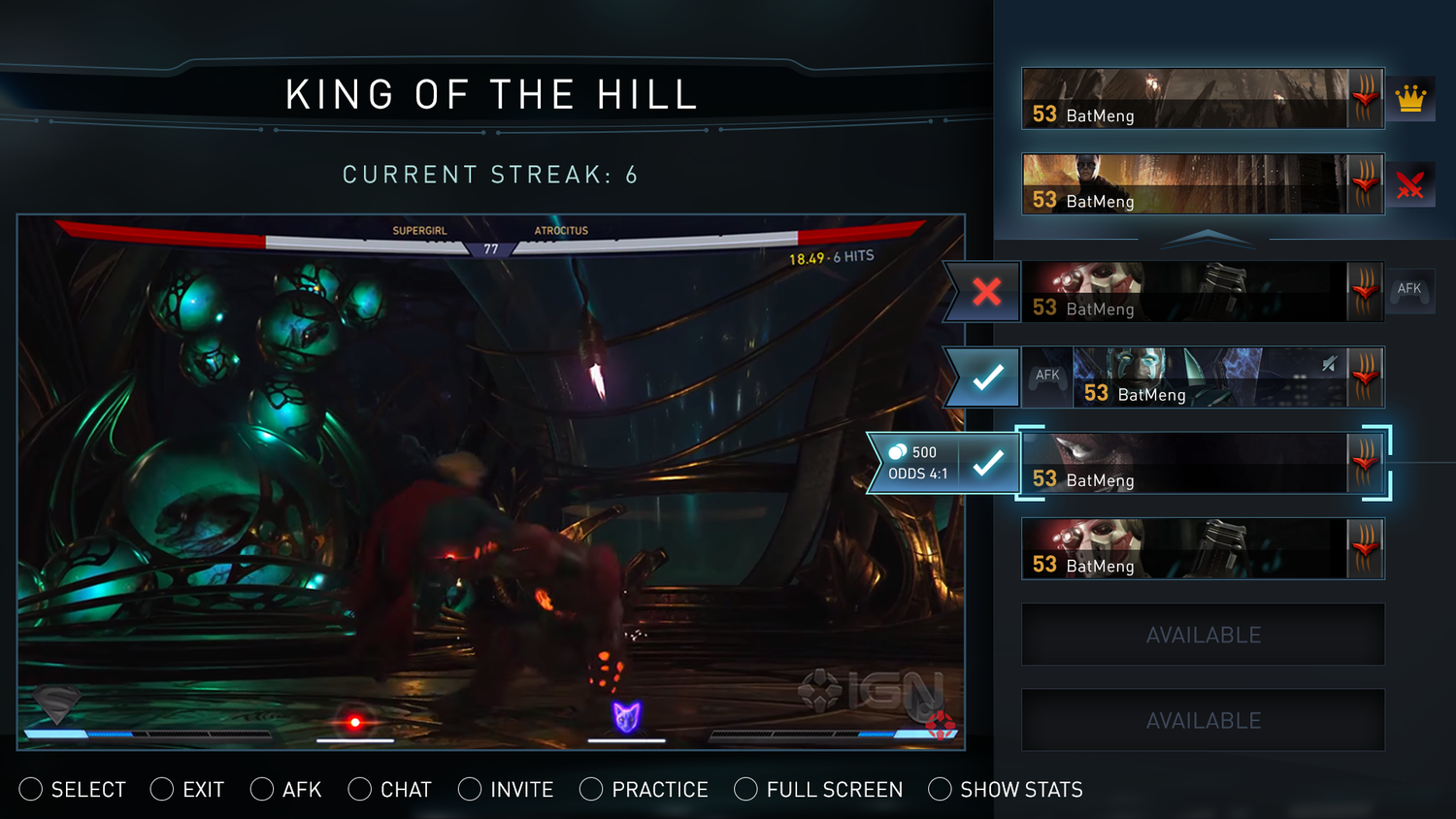Viewport: 1456px width, 819px height.
Task: Click INVITE to invite players
Action: [506, 790]
